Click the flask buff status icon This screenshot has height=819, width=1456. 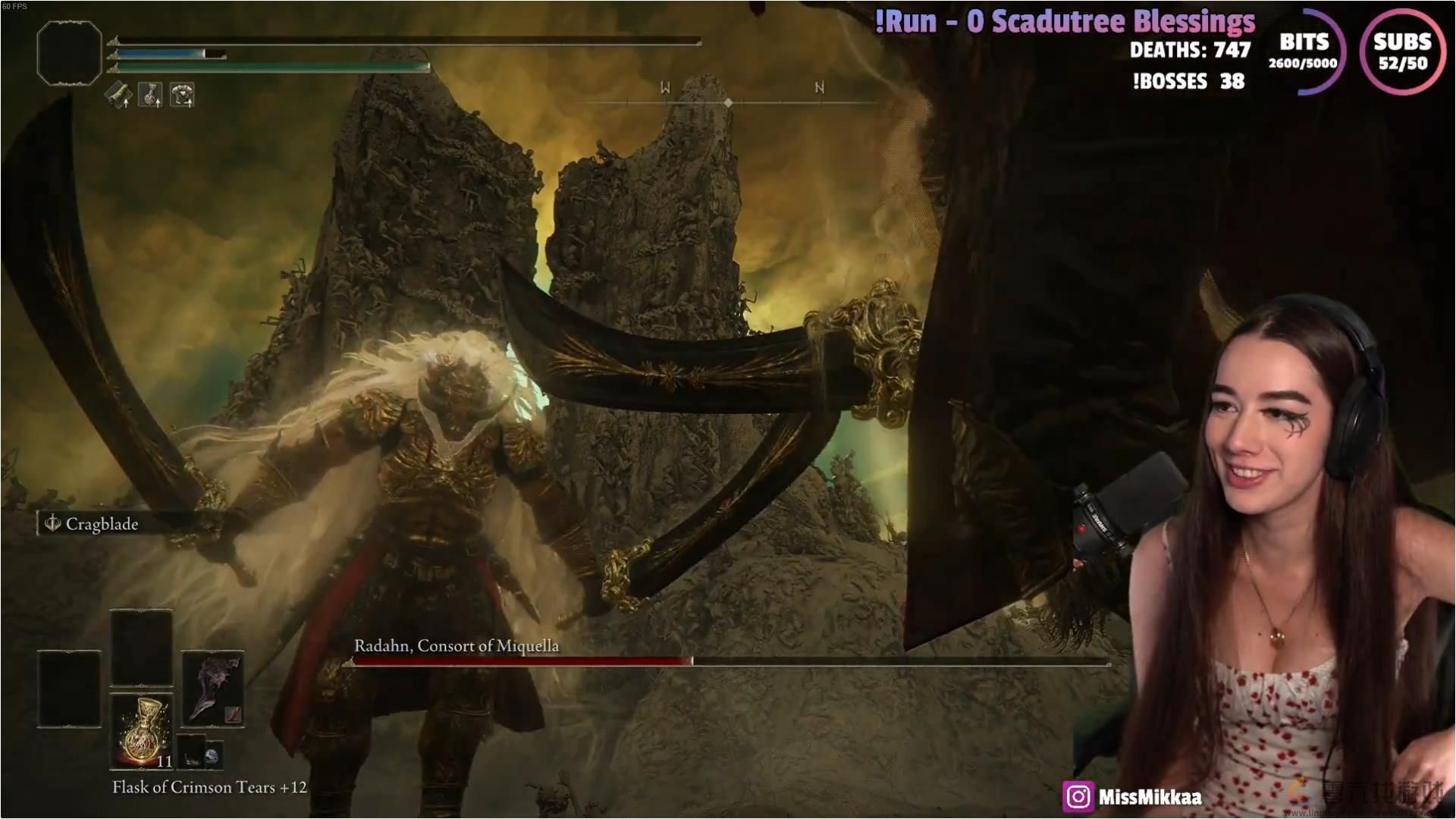(150, 95)
